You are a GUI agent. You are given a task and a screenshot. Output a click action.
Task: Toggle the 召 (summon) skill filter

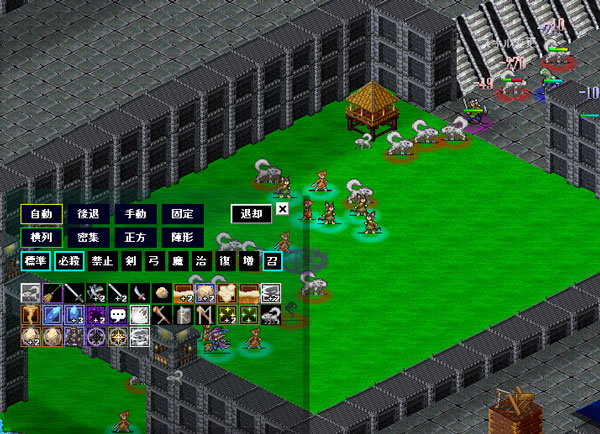pos(271,261)
